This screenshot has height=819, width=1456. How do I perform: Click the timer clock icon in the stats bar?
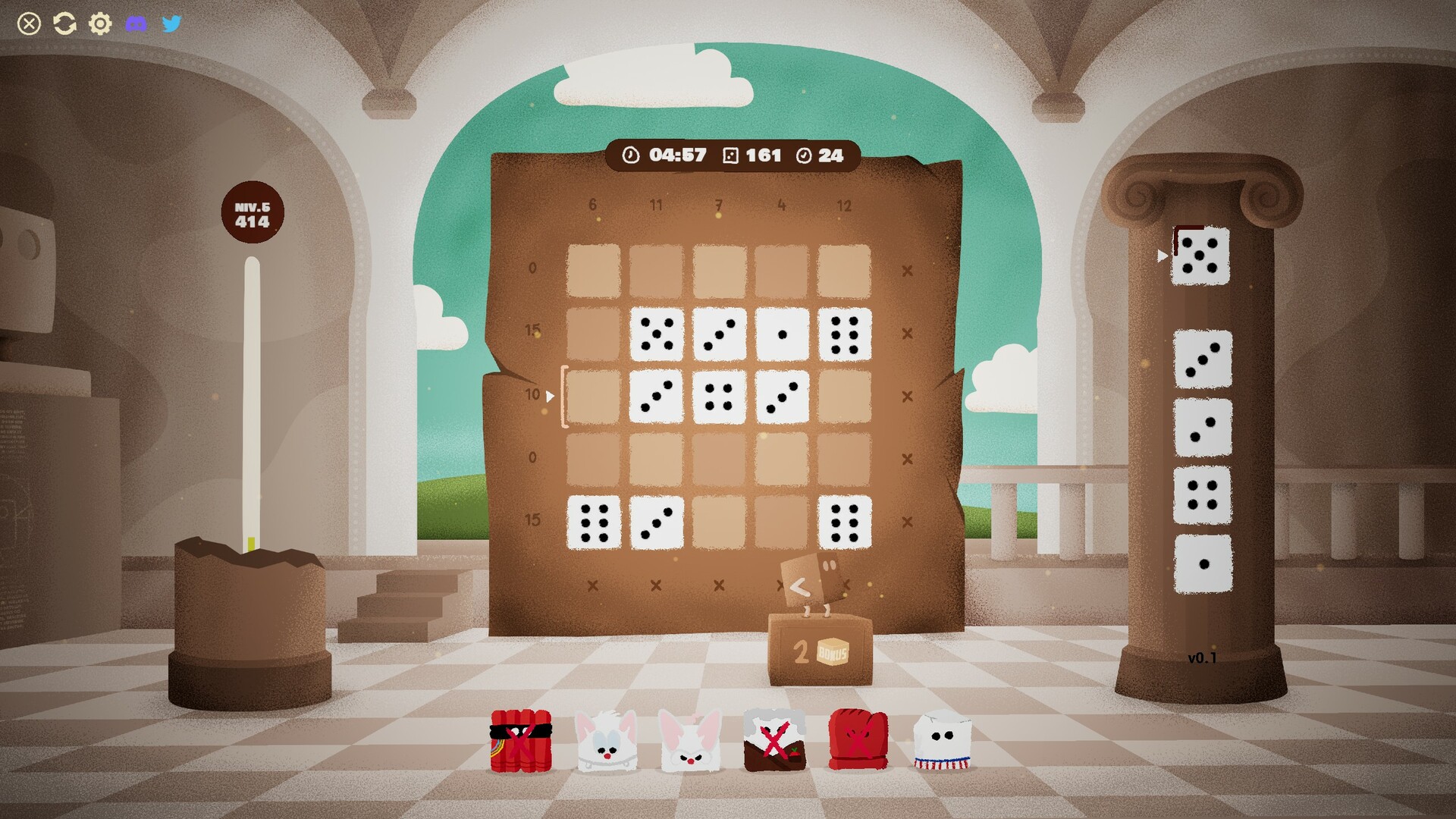tap(629, 155)
